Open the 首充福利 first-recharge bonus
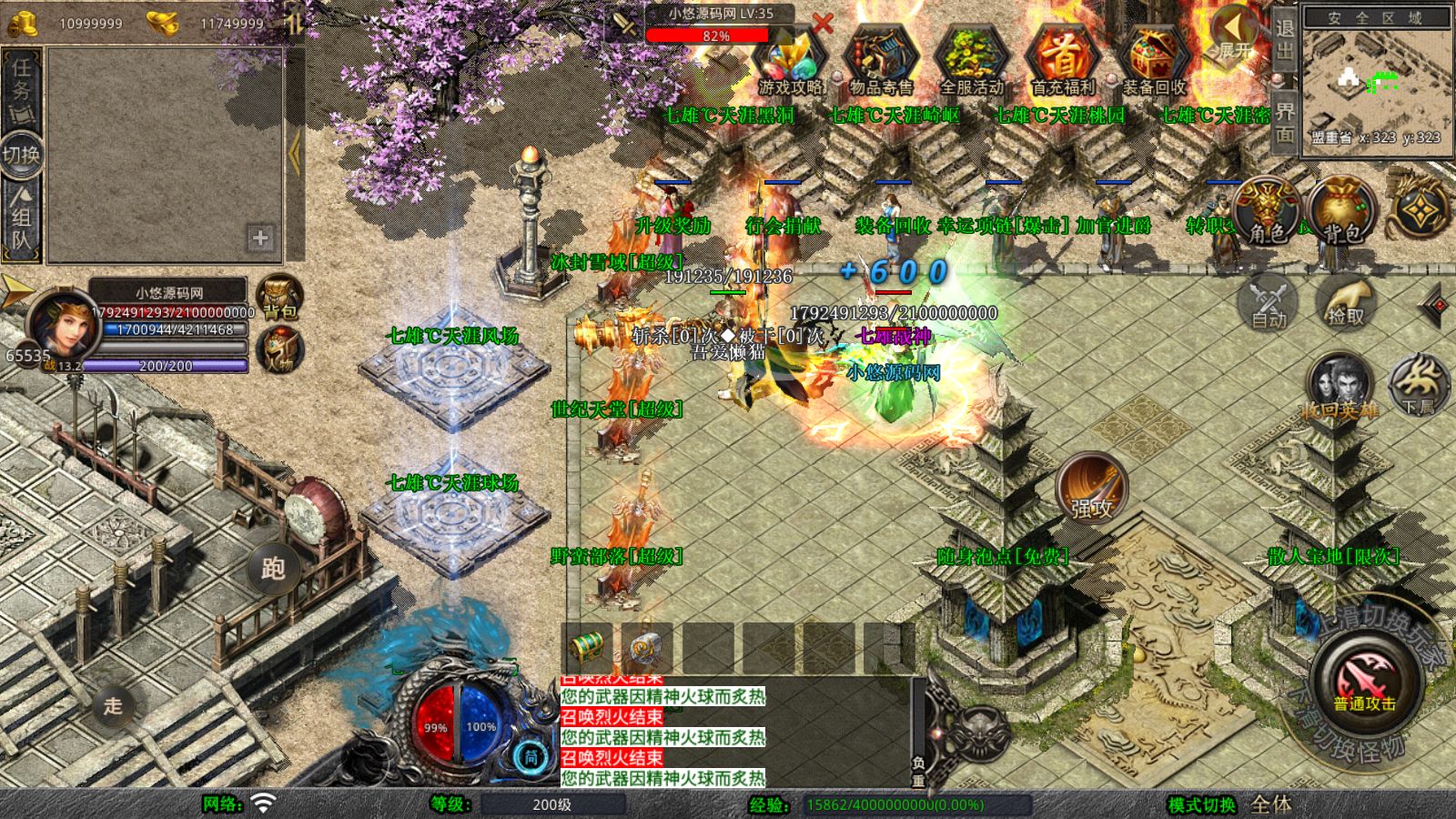1456x819 pixels. click(1062, 61)
